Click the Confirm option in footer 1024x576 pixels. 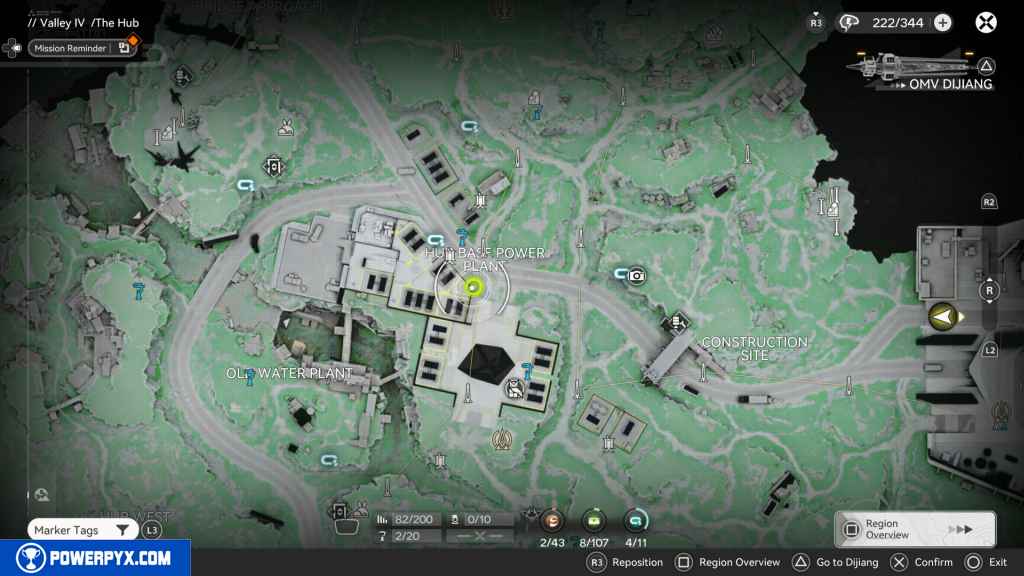click(x=923, y=563)
